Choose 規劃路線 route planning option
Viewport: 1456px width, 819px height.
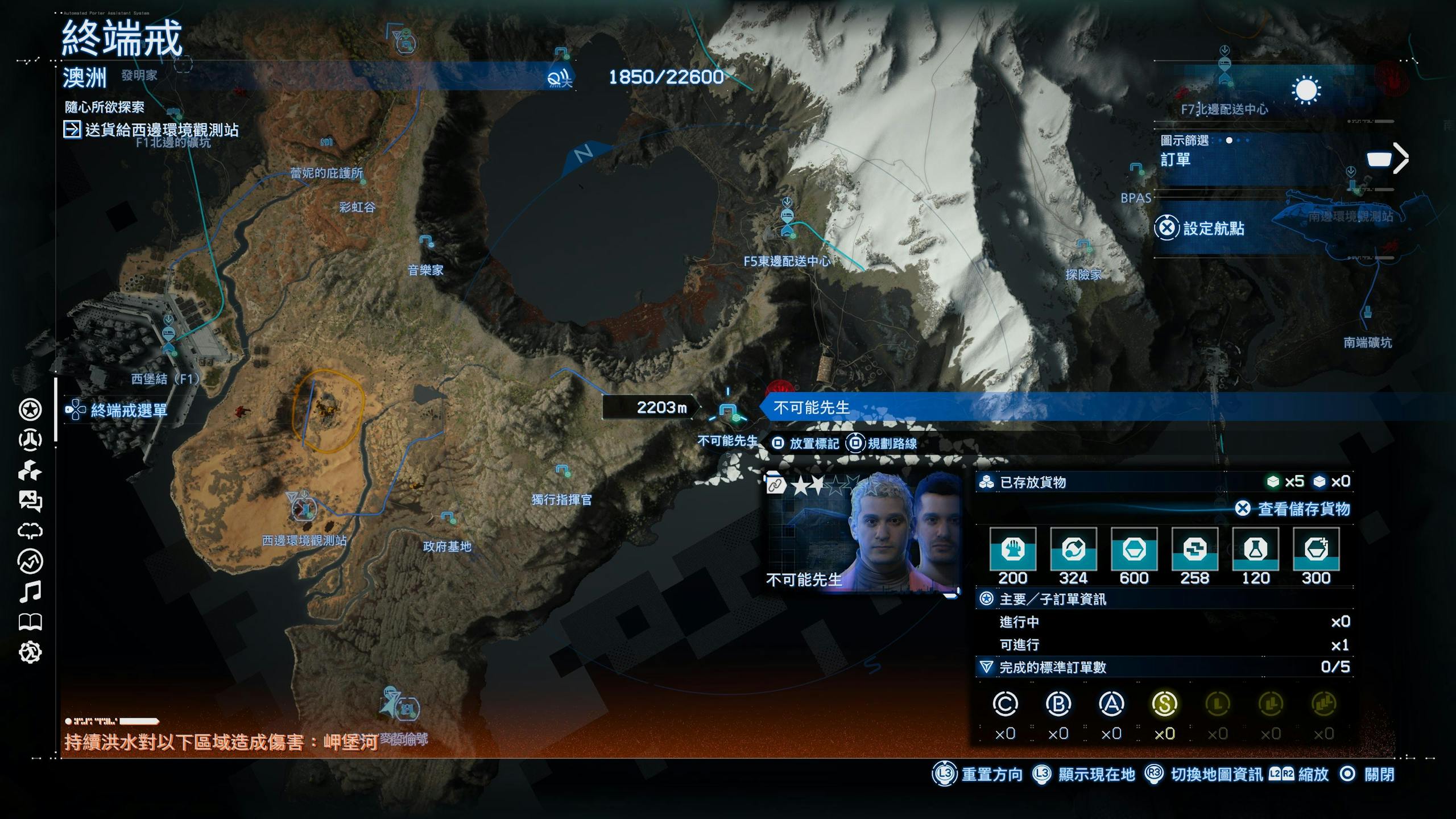[882, 444]
